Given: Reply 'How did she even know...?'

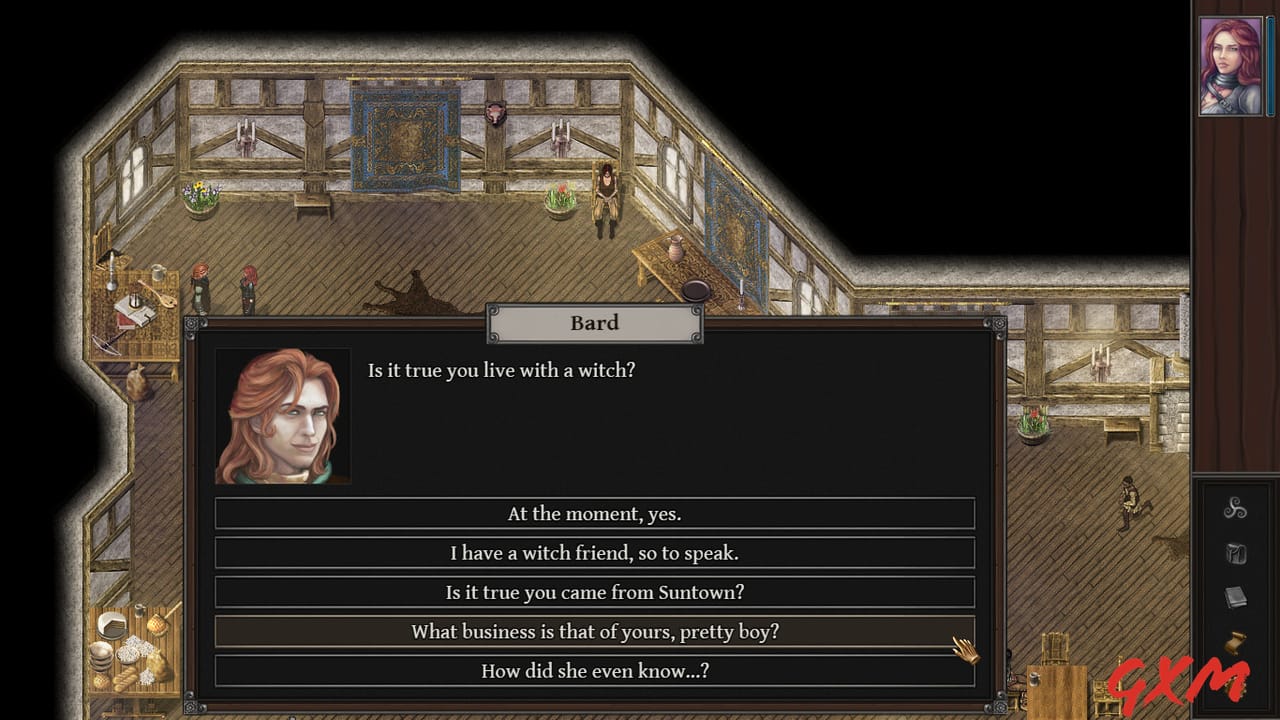Looking at the screenshot, I should click(595, 671).
